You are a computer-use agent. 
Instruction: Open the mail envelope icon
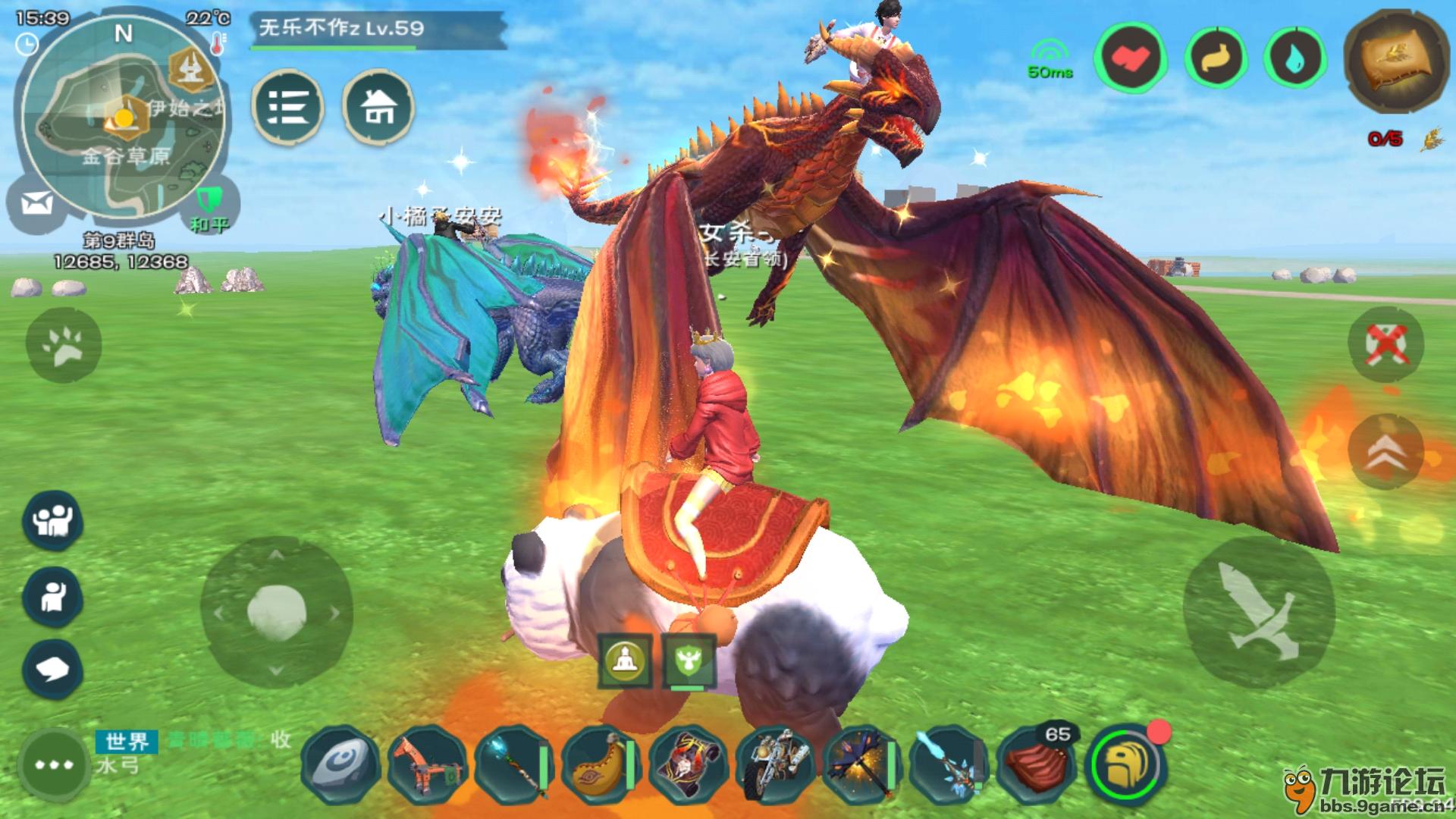click(x=36, y=203)
